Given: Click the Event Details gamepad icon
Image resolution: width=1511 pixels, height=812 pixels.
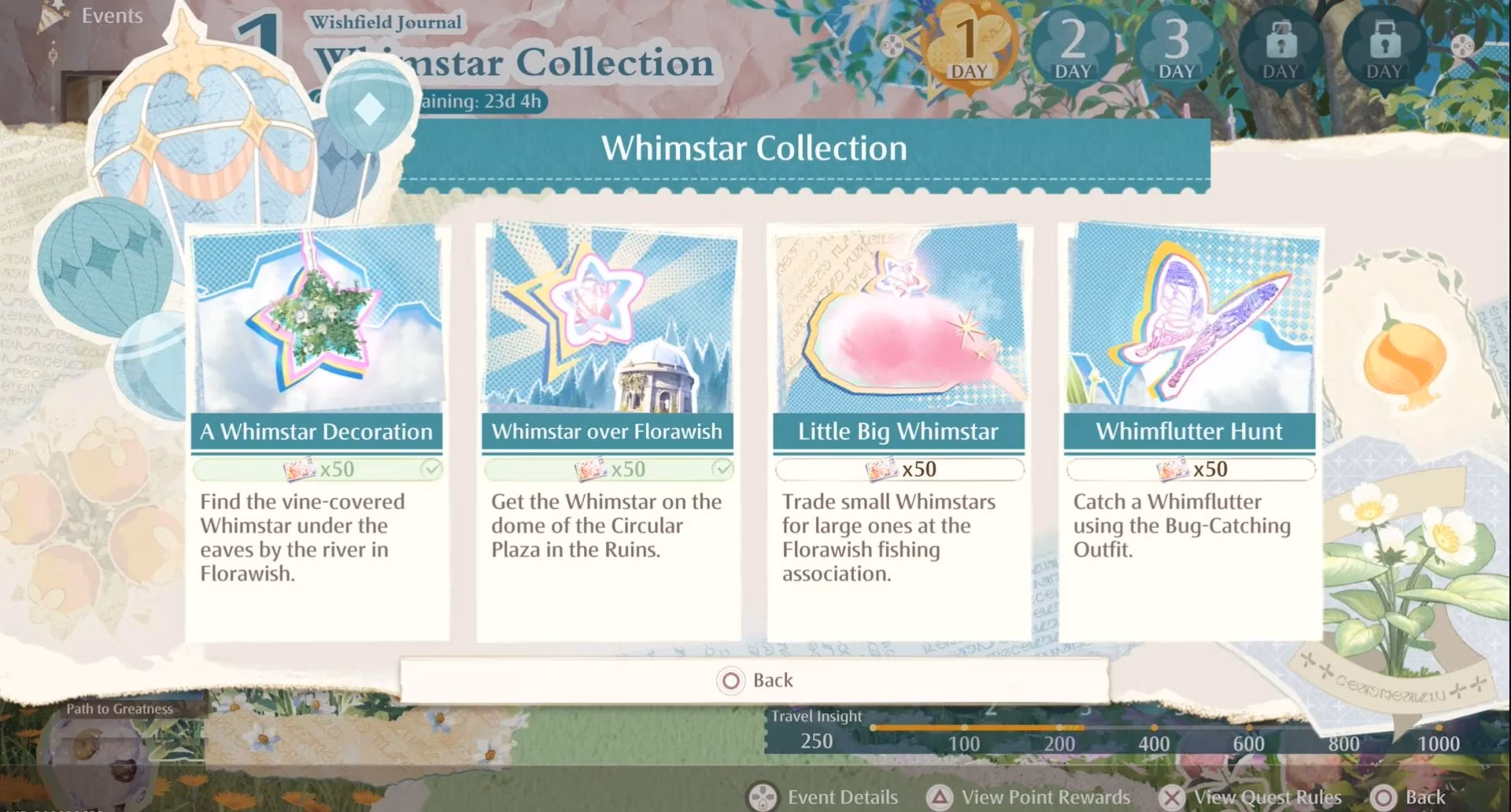Looking at the screenshot, I should (x=761, y=796).
